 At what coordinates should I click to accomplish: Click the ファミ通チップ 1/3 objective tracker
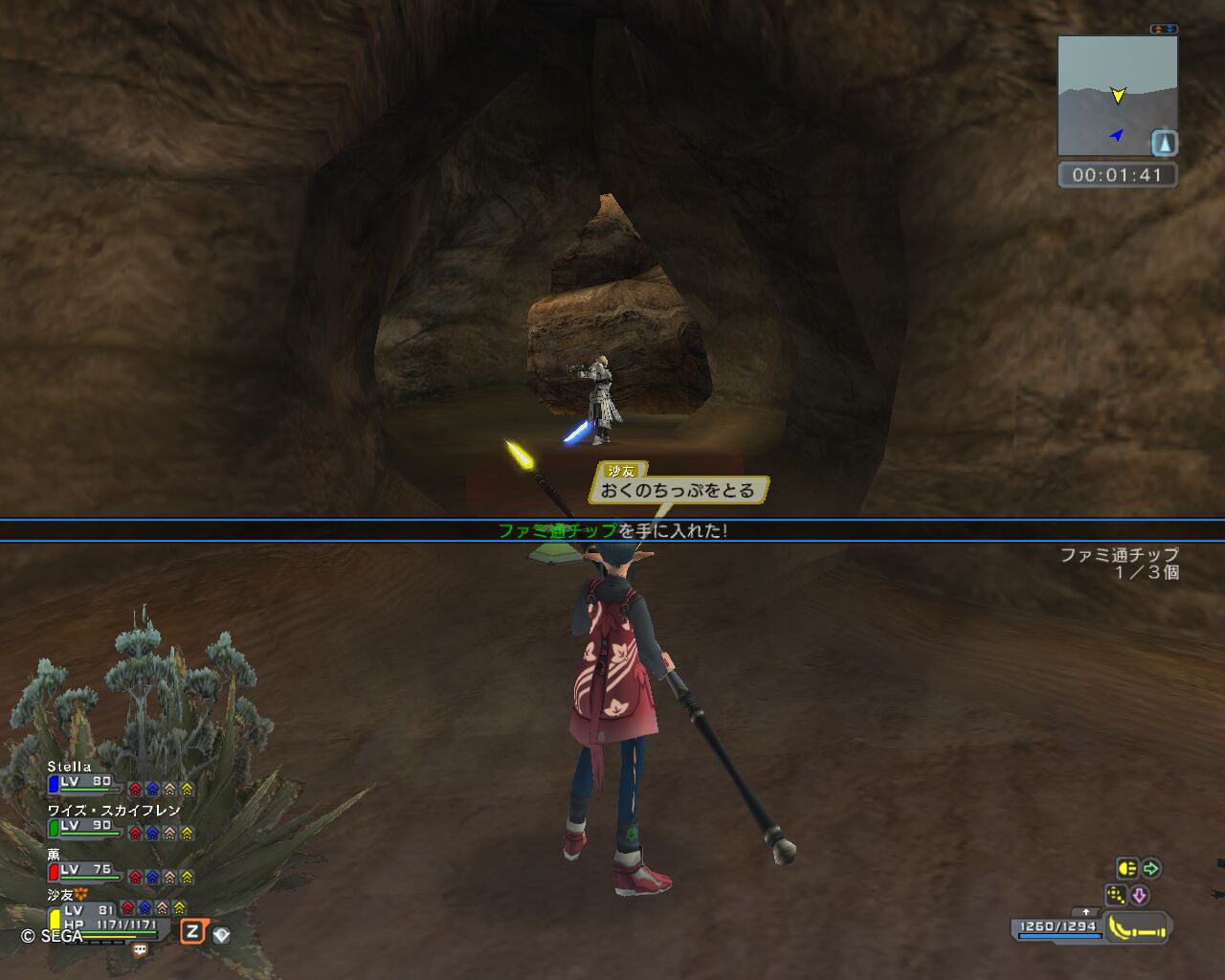point(1120,563)
